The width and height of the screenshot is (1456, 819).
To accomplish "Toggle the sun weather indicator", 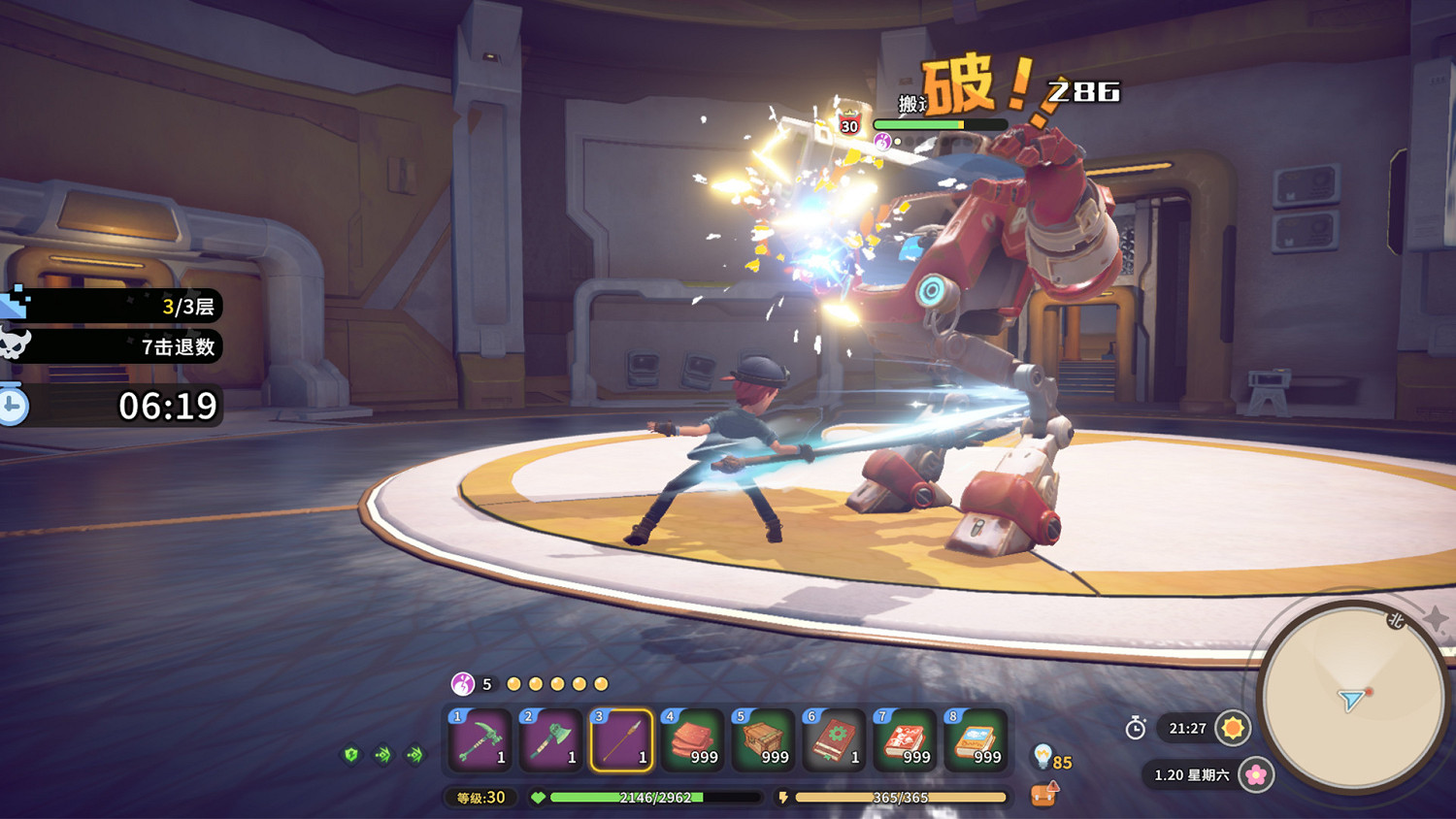I will click(1231, 729).
